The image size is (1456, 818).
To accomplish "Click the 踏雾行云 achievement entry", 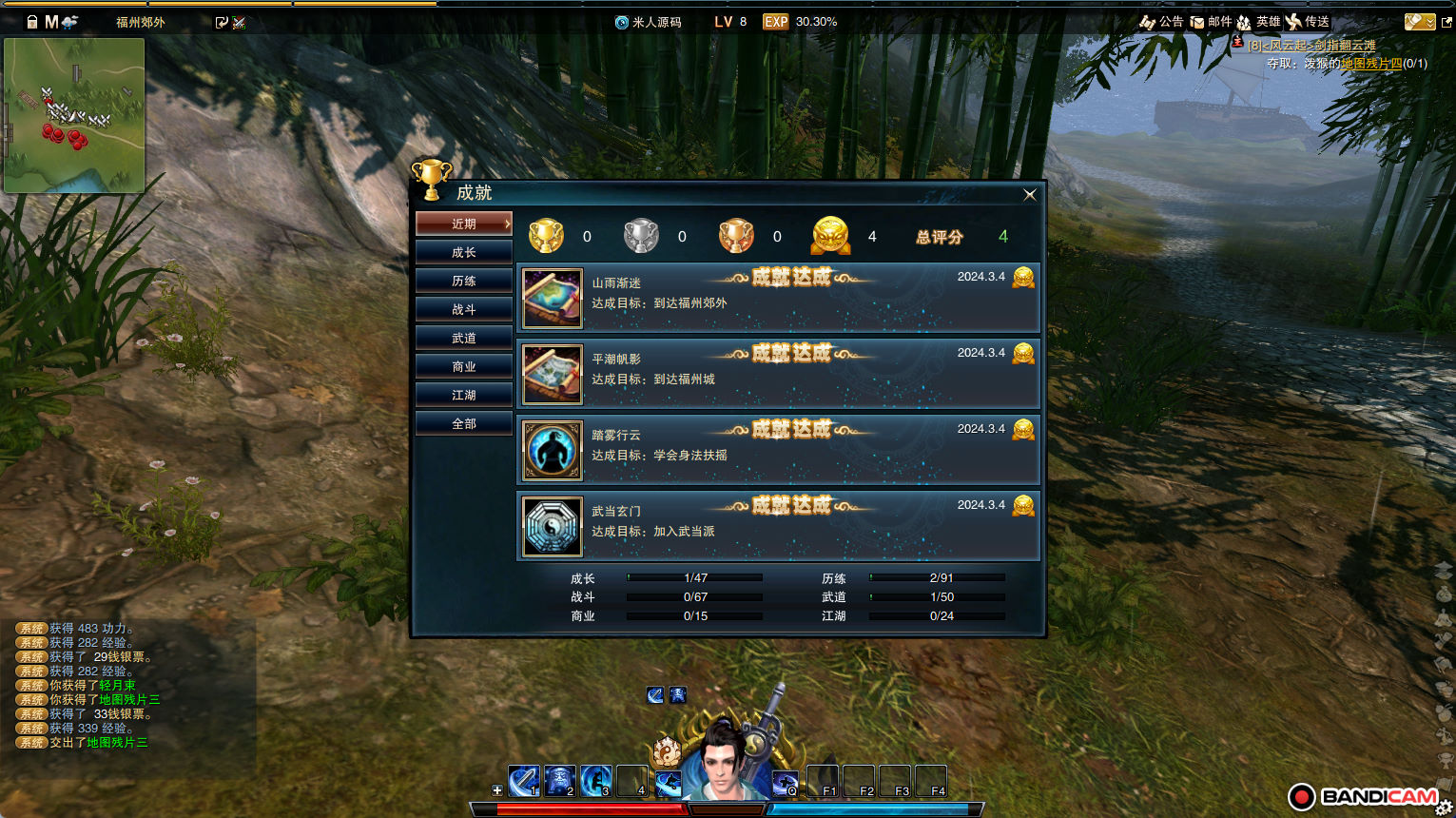I will click(778, 450).
